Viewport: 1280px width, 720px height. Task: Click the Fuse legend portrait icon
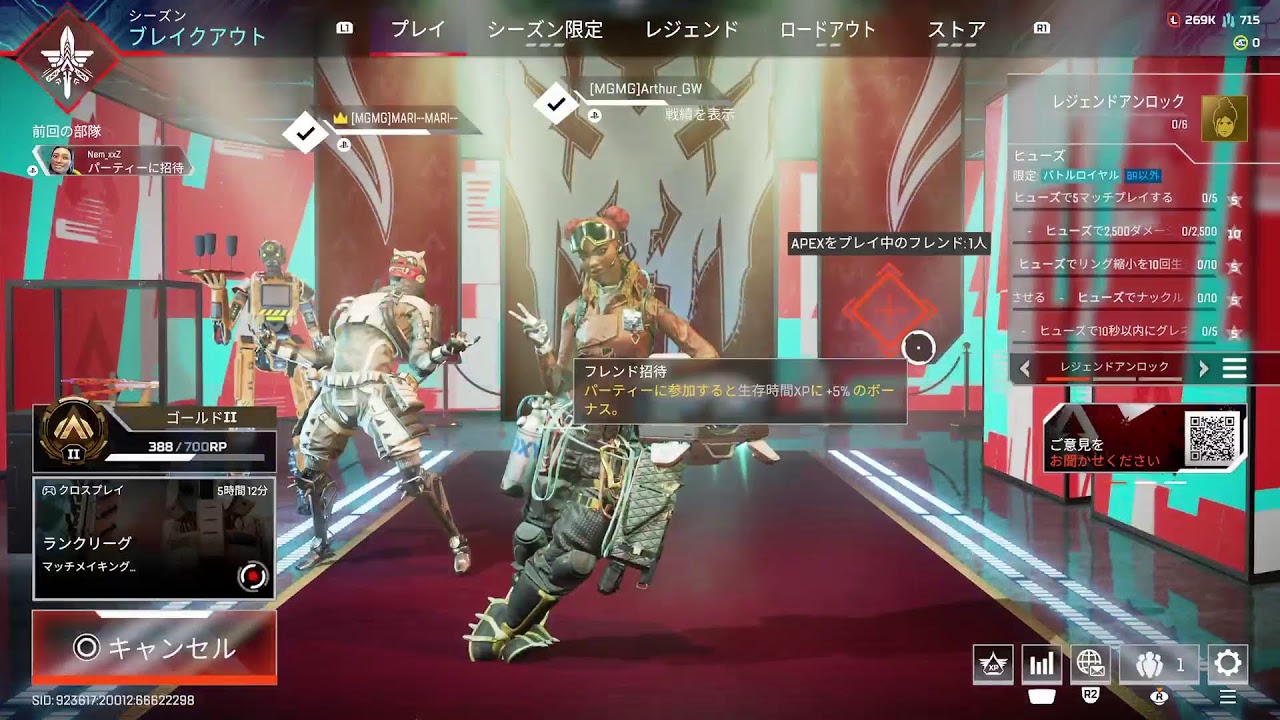(1226, 118)
